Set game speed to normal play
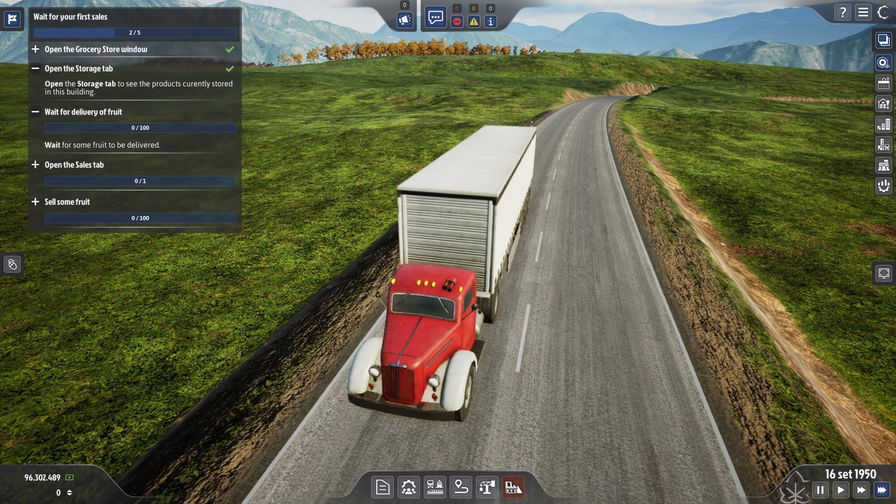This screenshot has width=896, height=504. coord(841,490)
